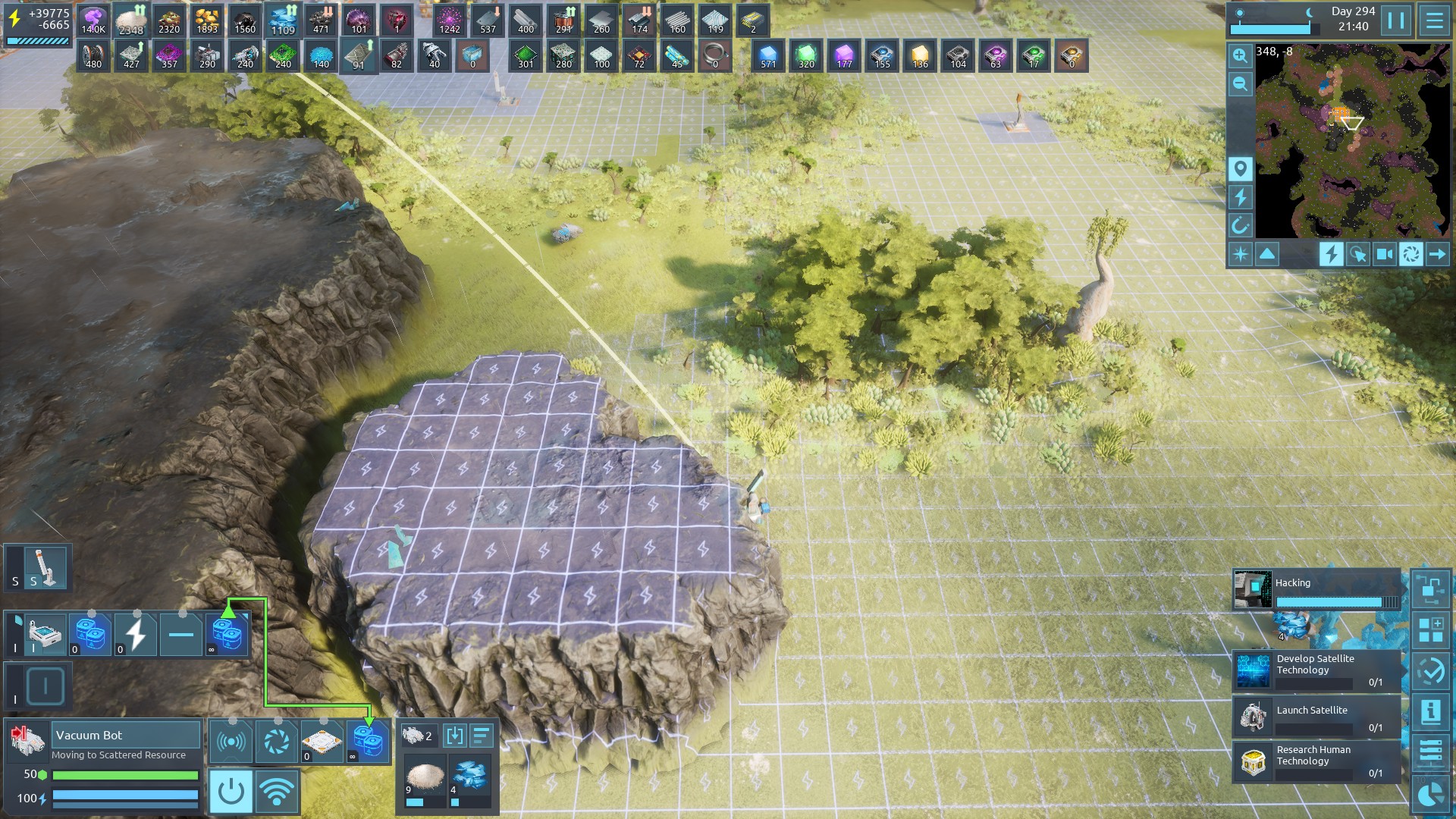The width and height of the screenshot is (1456, 819).
Task: Open the Launch Satellite objective
Action: [1316, 717]
